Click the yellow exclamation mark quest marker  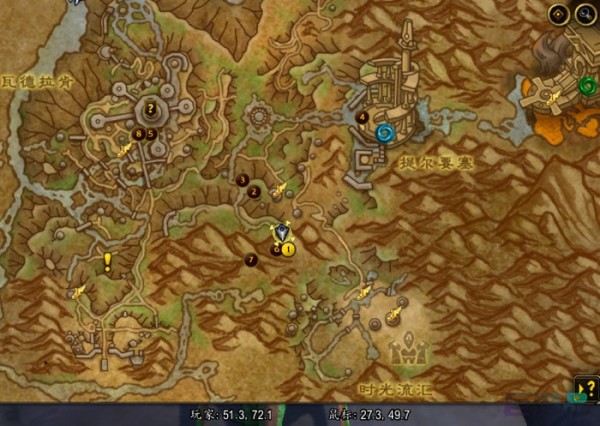[107, 262]
